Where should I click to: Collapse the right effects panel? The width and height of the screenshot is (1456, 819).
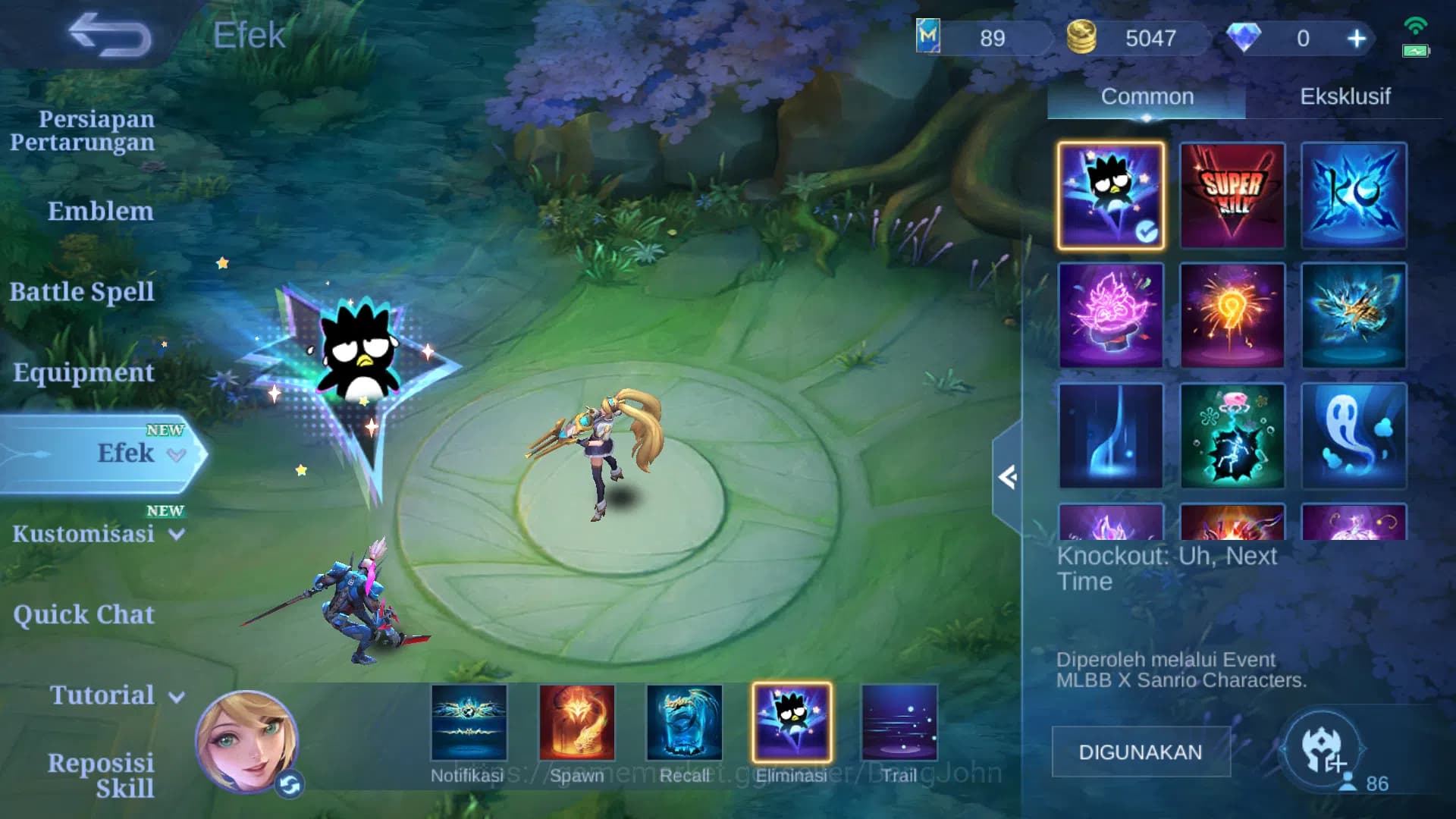tap(1009, 478)
